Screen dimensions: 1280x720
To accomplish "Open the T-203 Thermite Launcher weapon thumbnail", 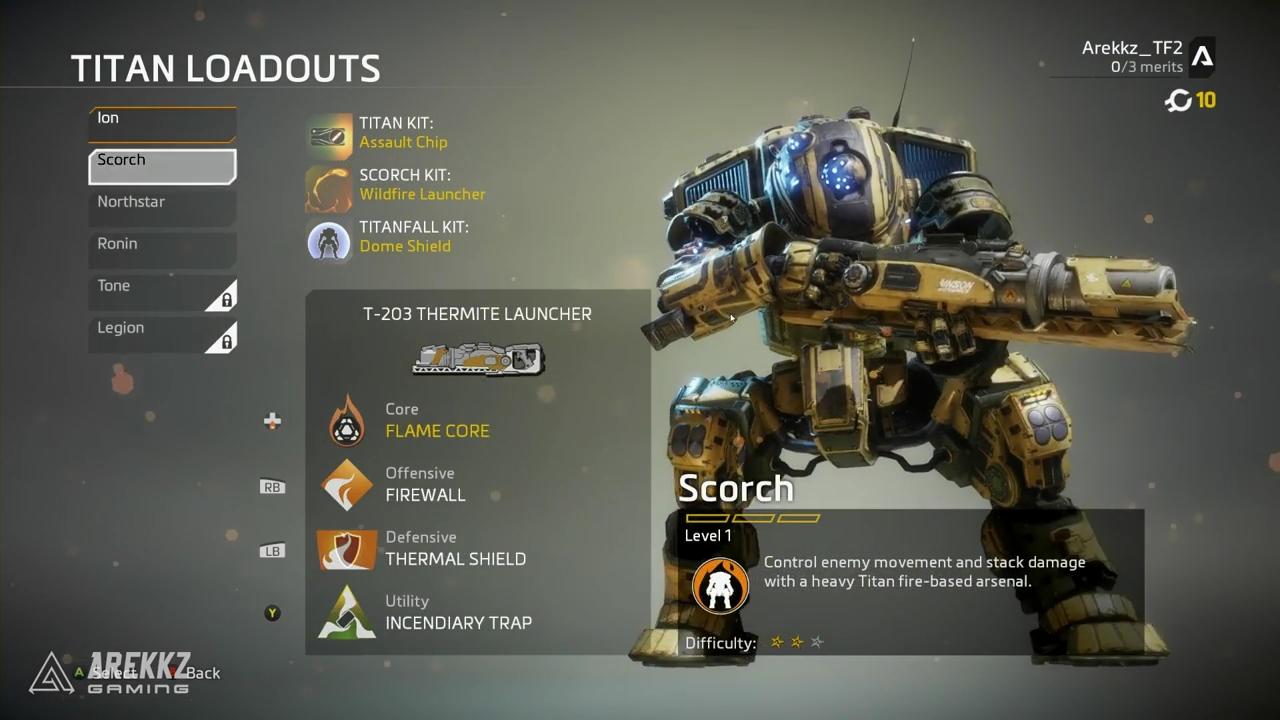I will click(478, 359).
